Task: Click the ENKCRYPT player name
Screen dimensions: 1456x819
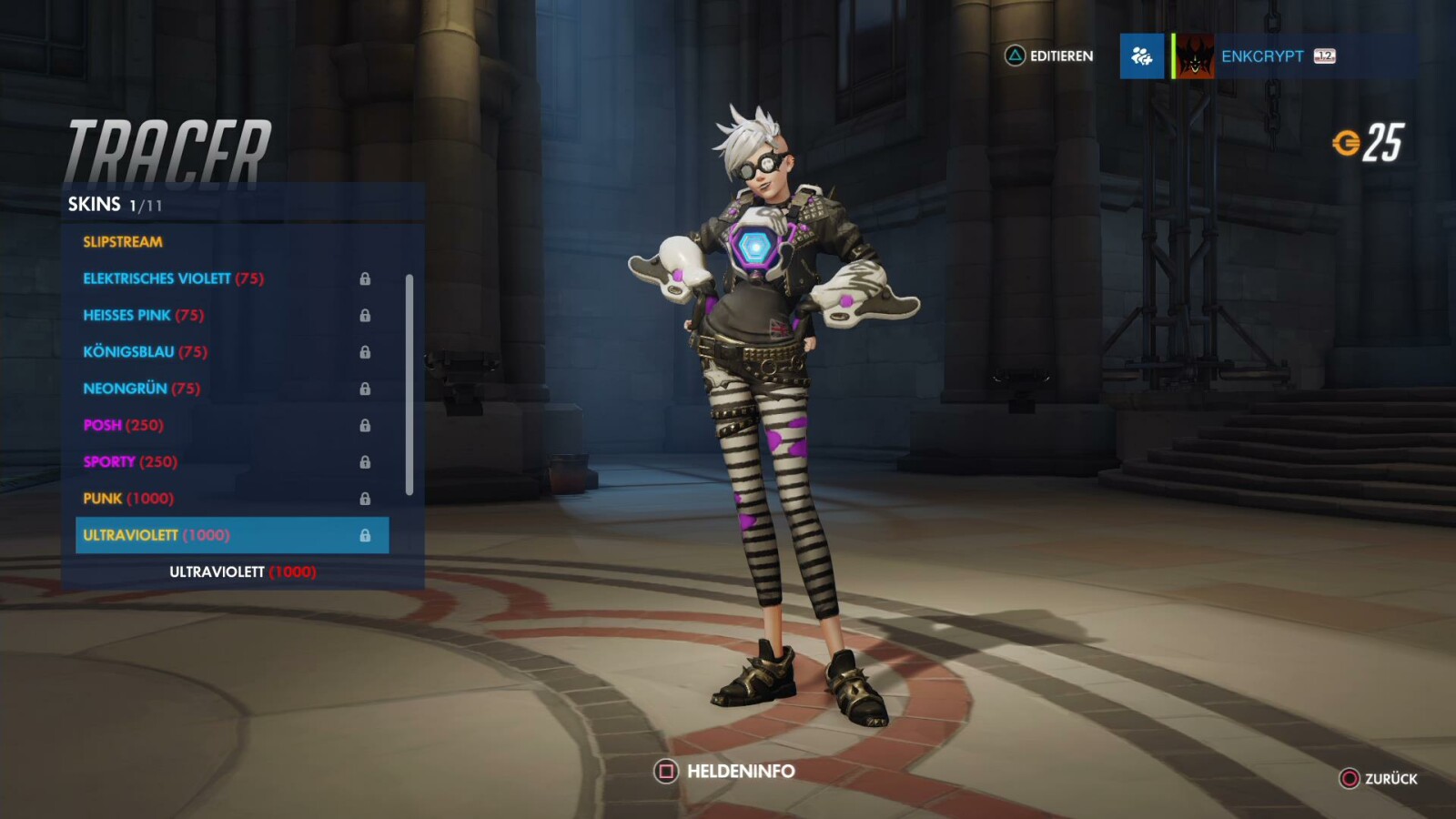Action: pos(1263,56)
